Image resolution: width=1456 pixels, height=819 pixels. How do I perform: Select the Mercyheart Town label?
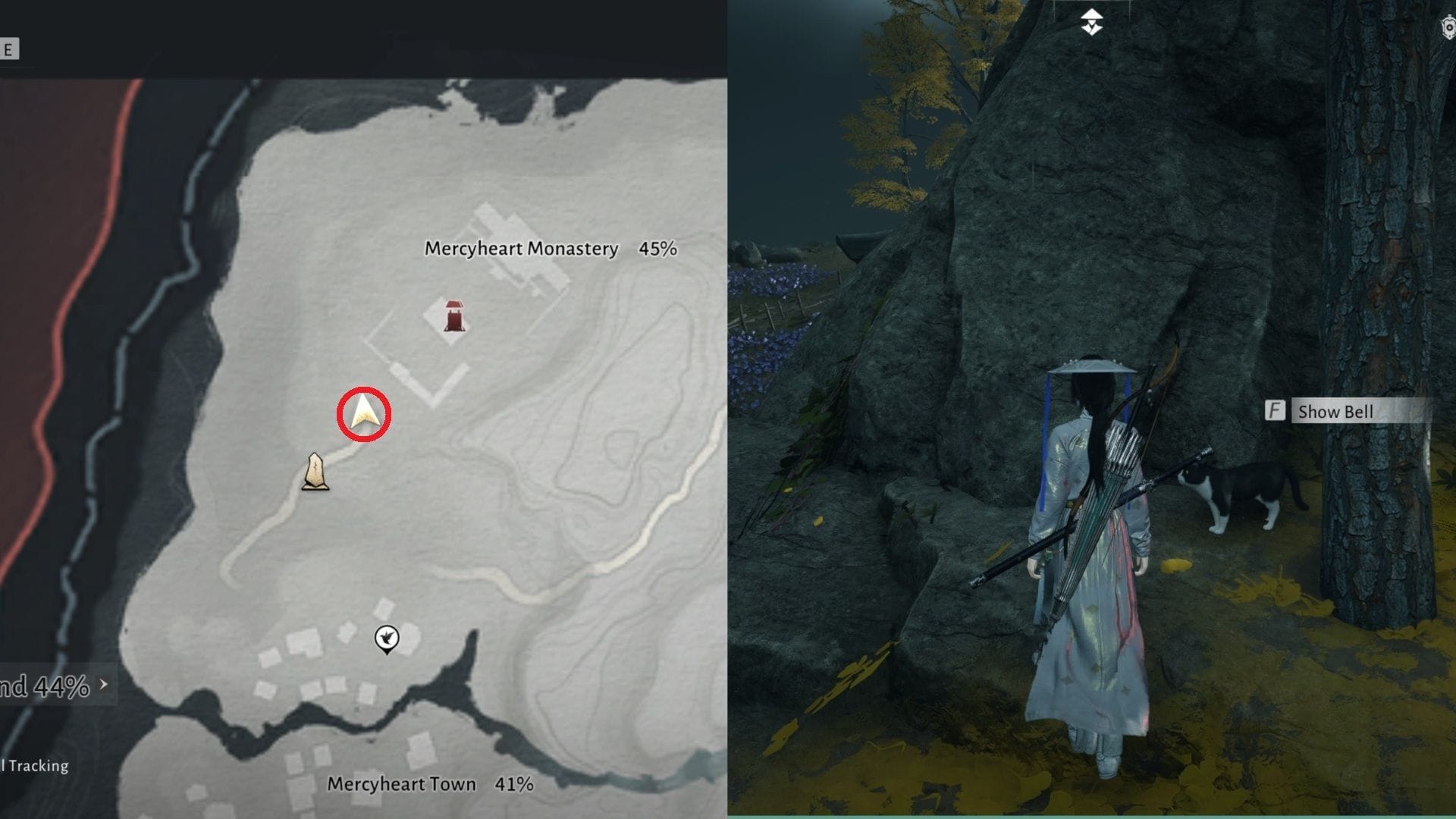(x=400, y=785)
